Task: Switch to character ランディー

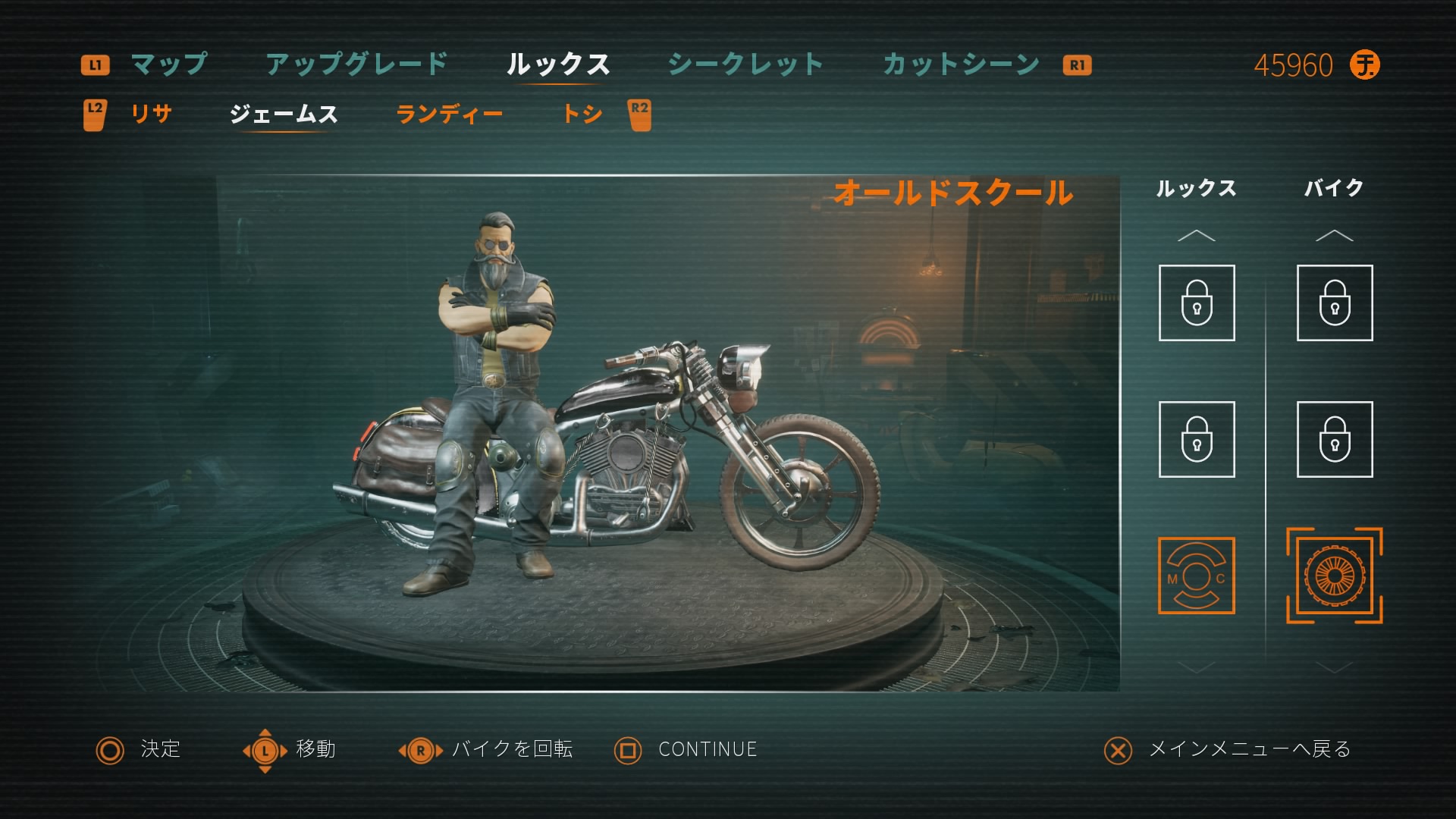Action: tap(449, 115)
